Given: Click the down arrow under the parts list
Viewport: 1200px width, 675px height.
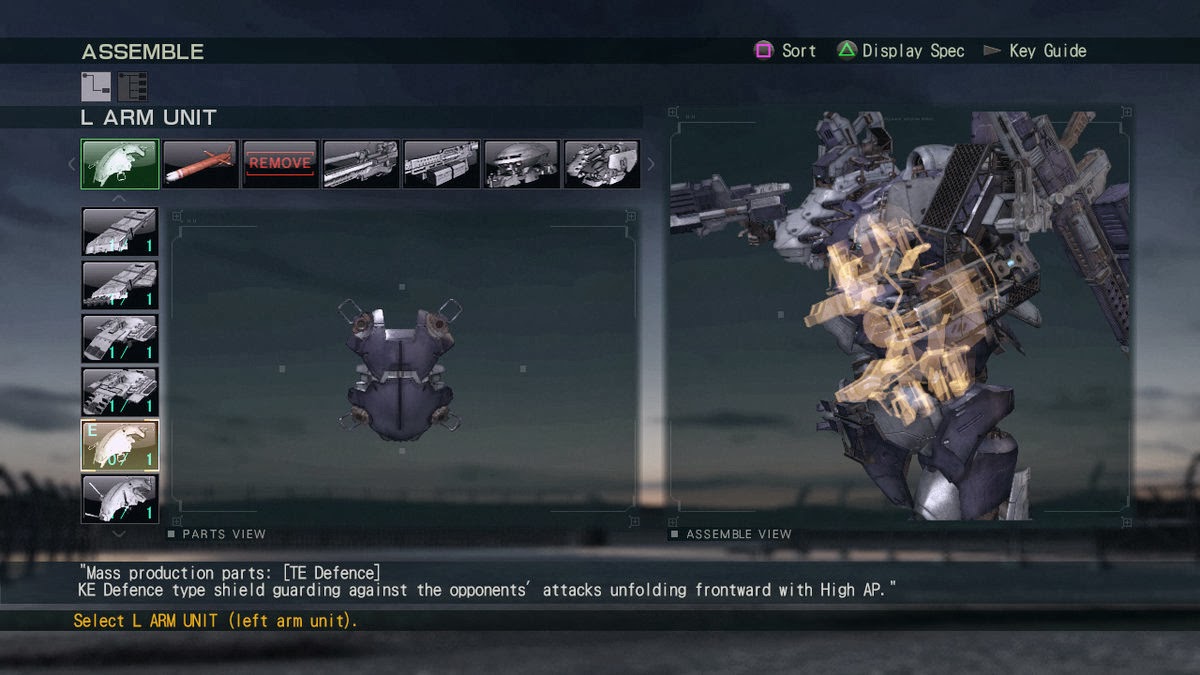Looking at the screenshot, I should pos(119,534).
